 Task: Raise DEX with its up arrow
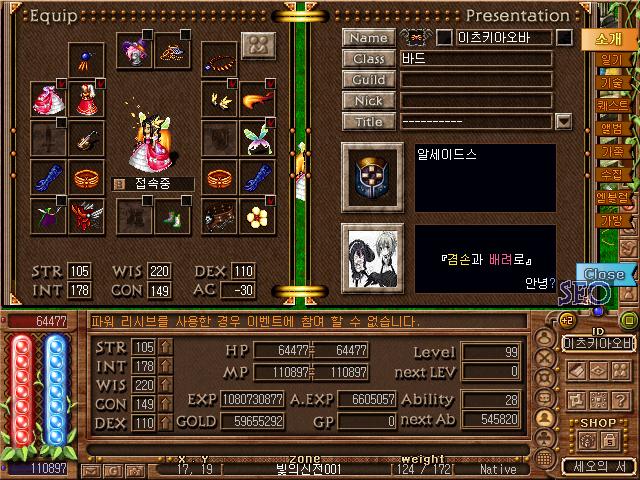165,423
